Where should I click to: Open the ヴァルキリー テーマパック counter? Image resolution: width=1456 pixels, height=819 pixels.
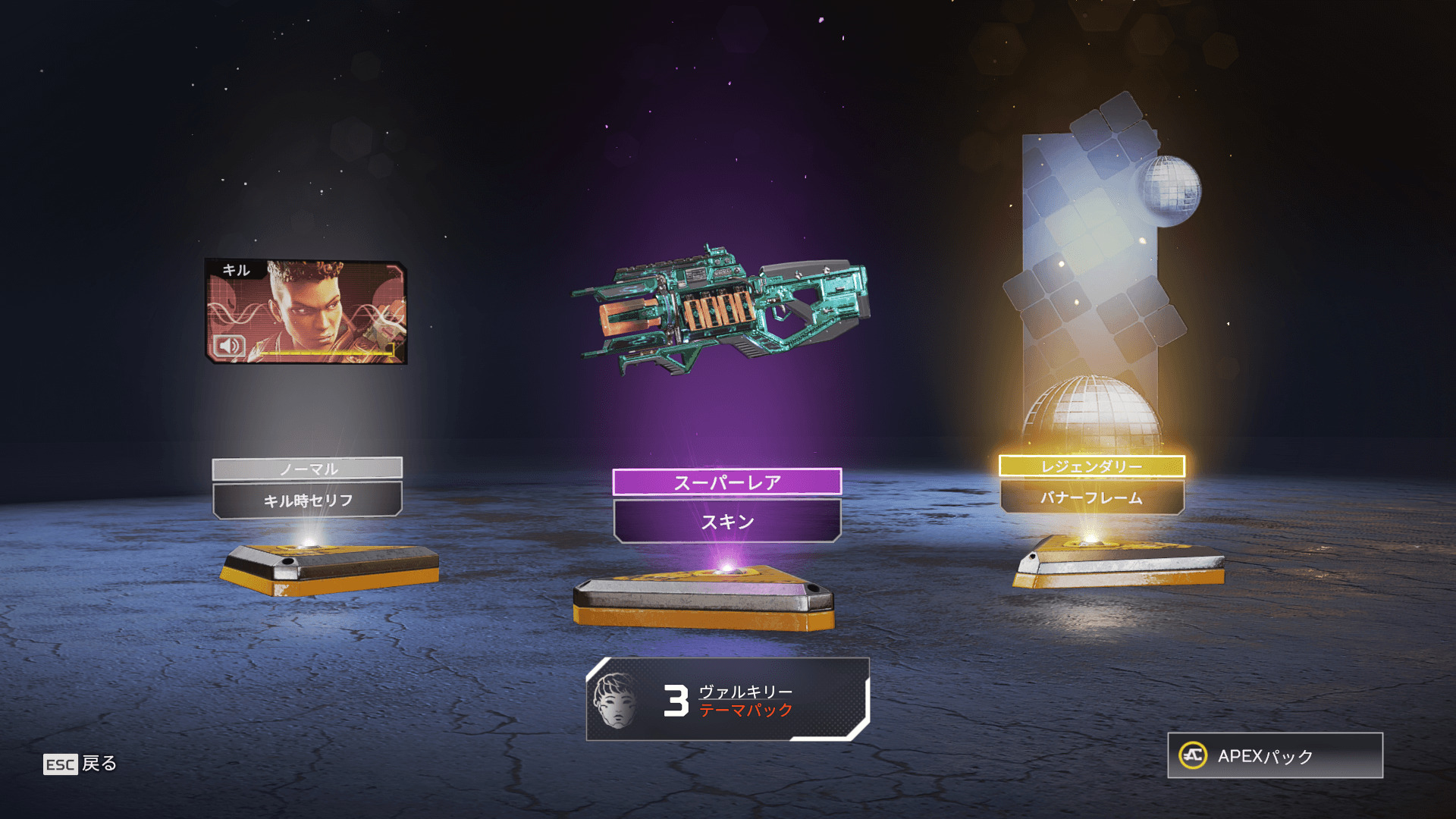coord(727,700)
